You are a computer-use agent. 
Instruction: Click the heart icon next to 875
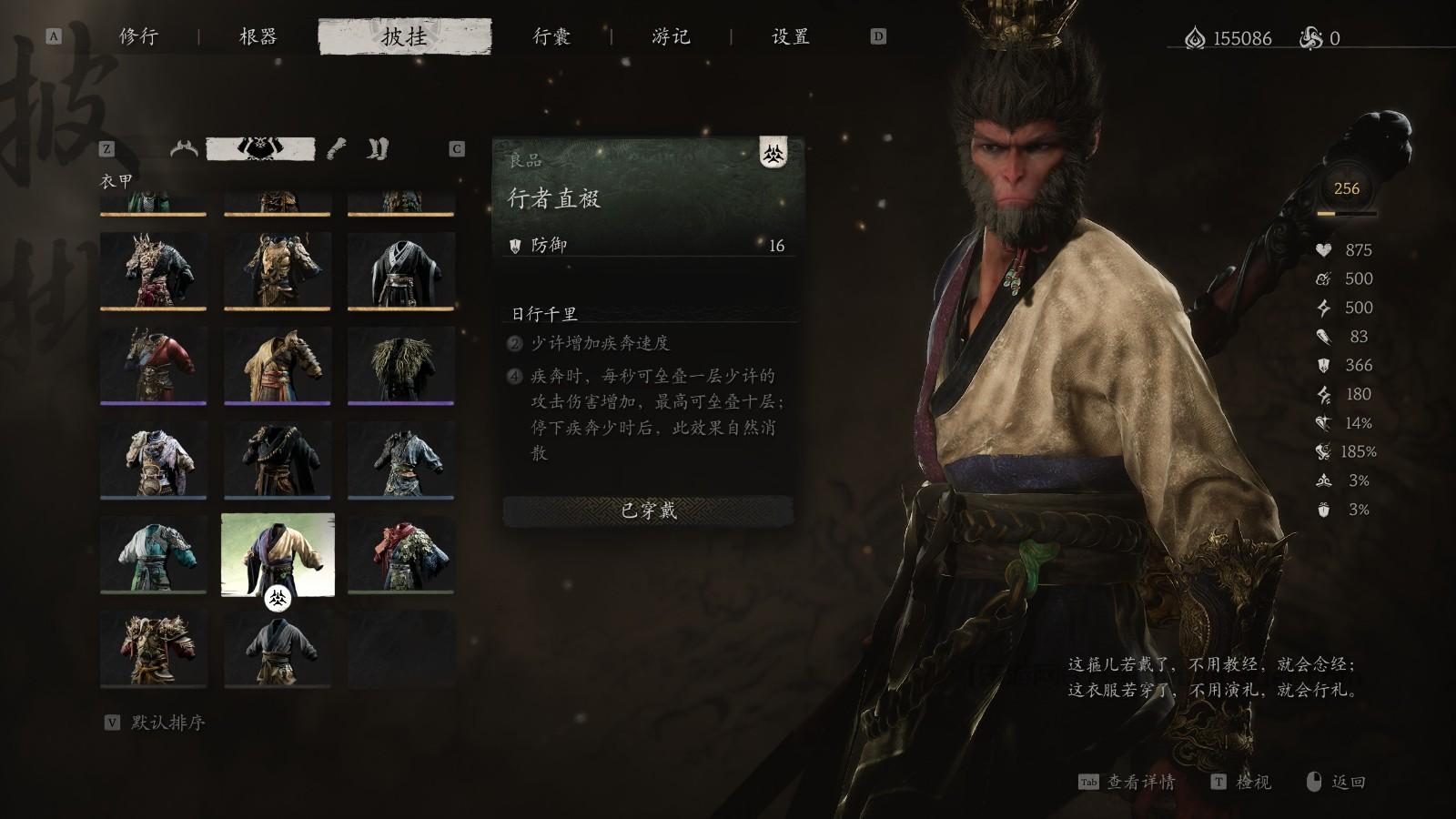(1325, 250)
